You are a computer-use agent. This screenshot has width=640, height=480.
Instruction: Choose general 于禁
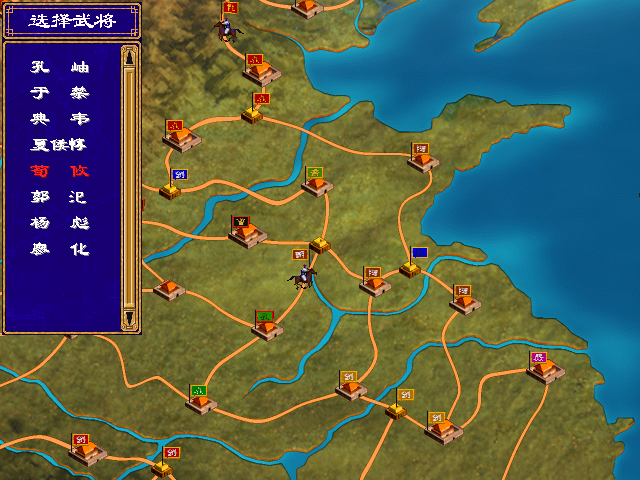pyautogui.click(x=60, y=93)
